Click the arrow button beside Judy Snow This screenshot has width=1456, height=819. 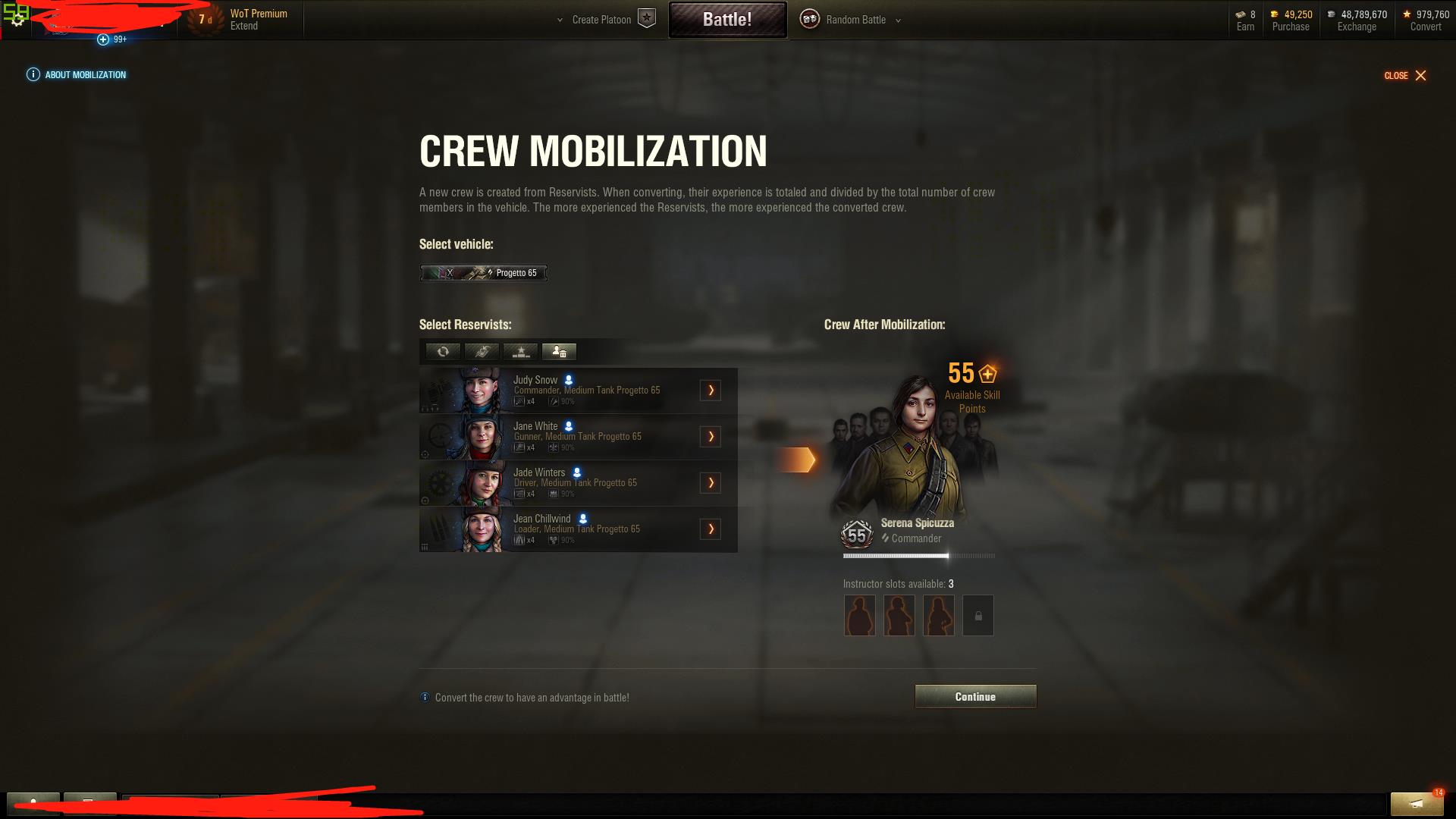711,390
